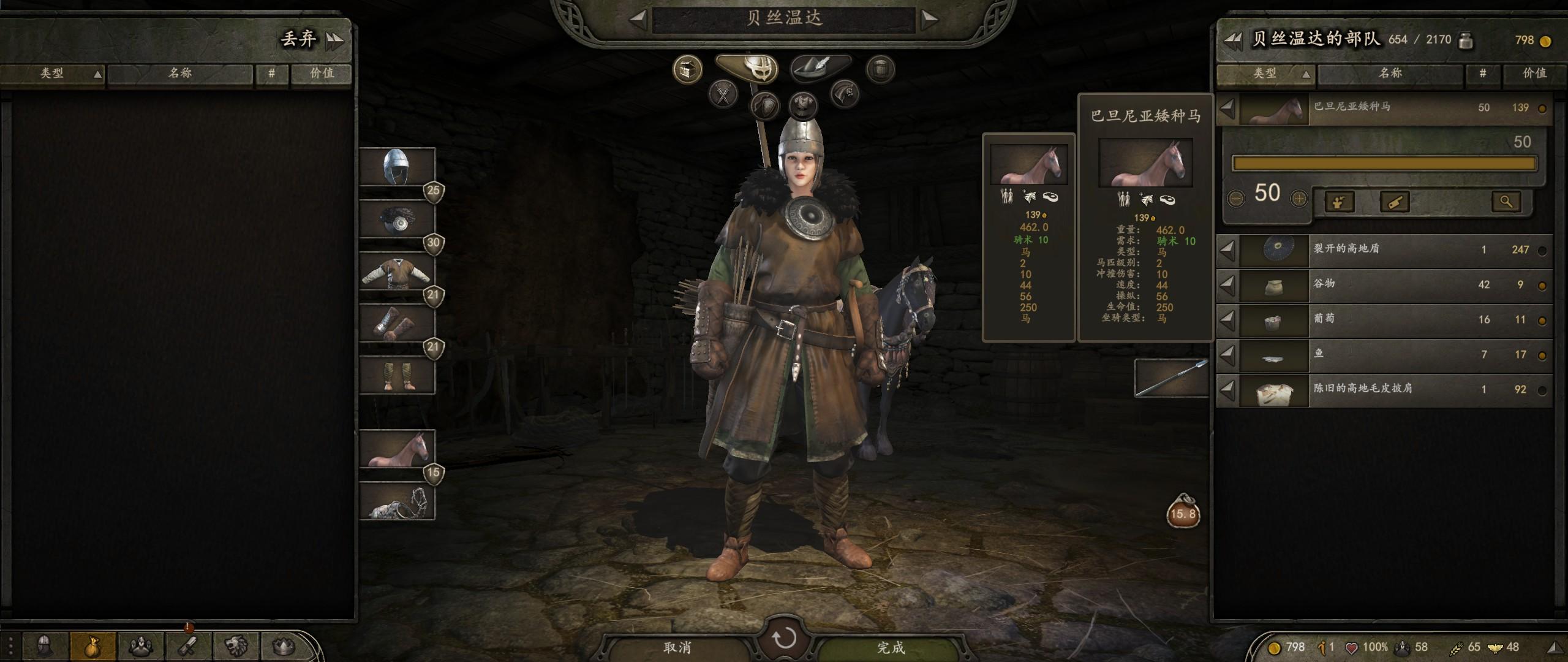The height and width of the screenshot is (662, 1568).
Task: Switch to the next character arrow
Action: click(x=930, y=20)
